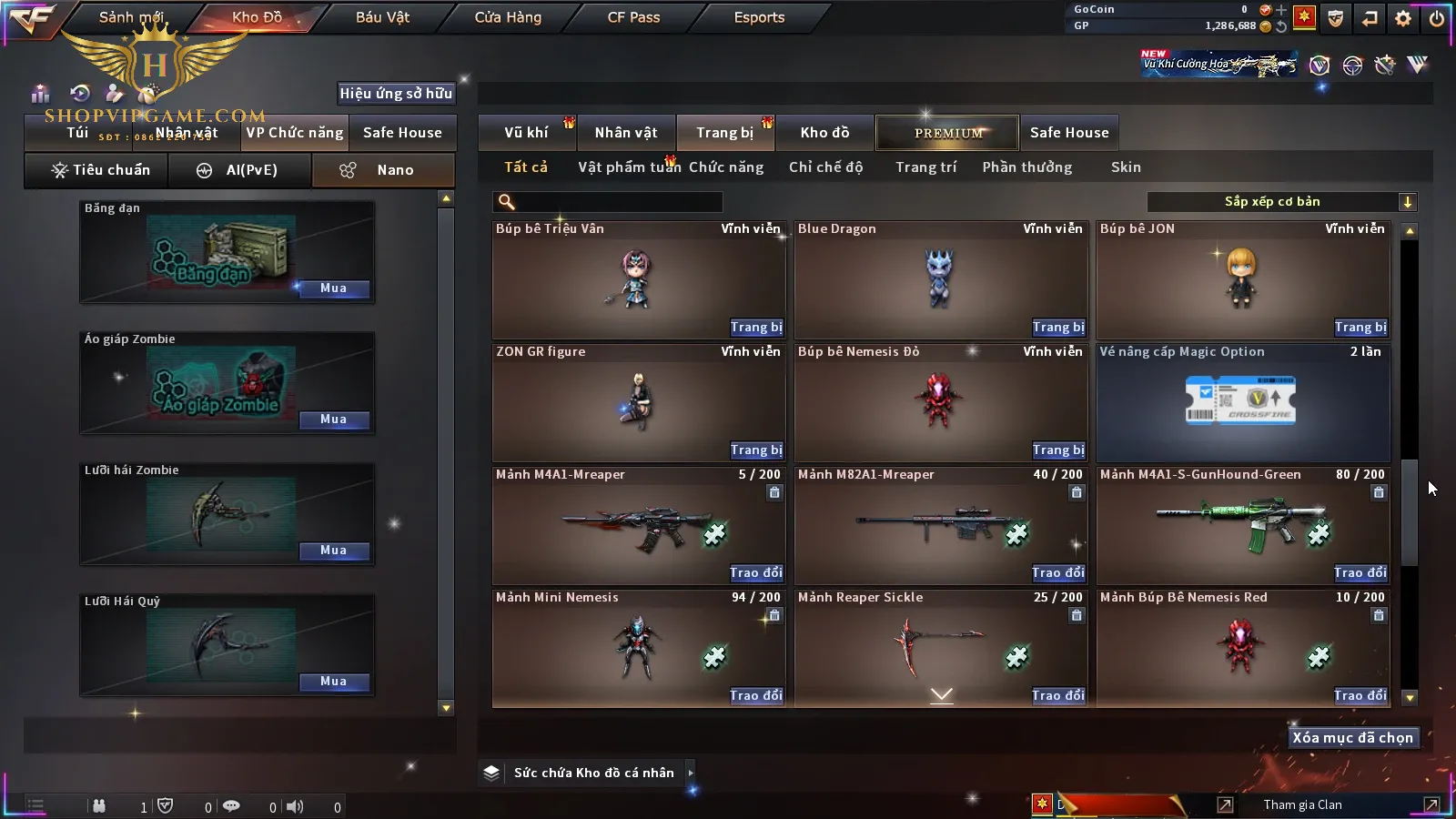
Task: Open the gear settings icon
Action: click(1403, 18)
